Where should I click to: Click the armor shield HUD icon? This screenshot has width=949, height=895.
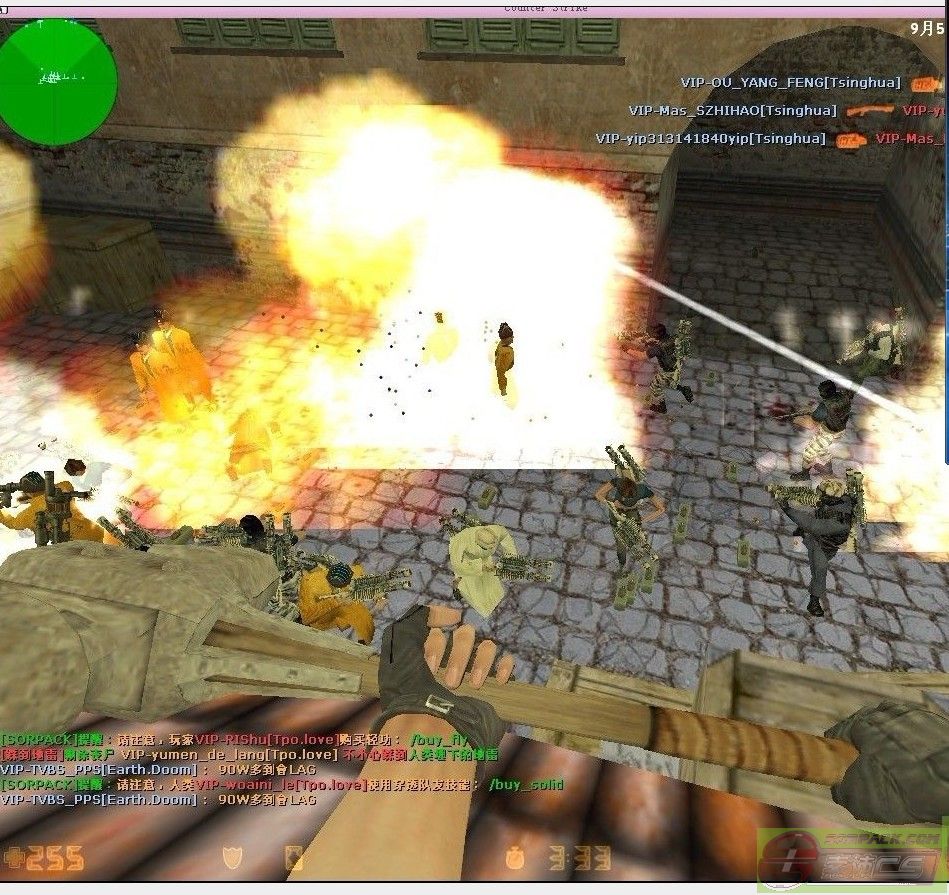pyautogui.click(x=231, y=857)
